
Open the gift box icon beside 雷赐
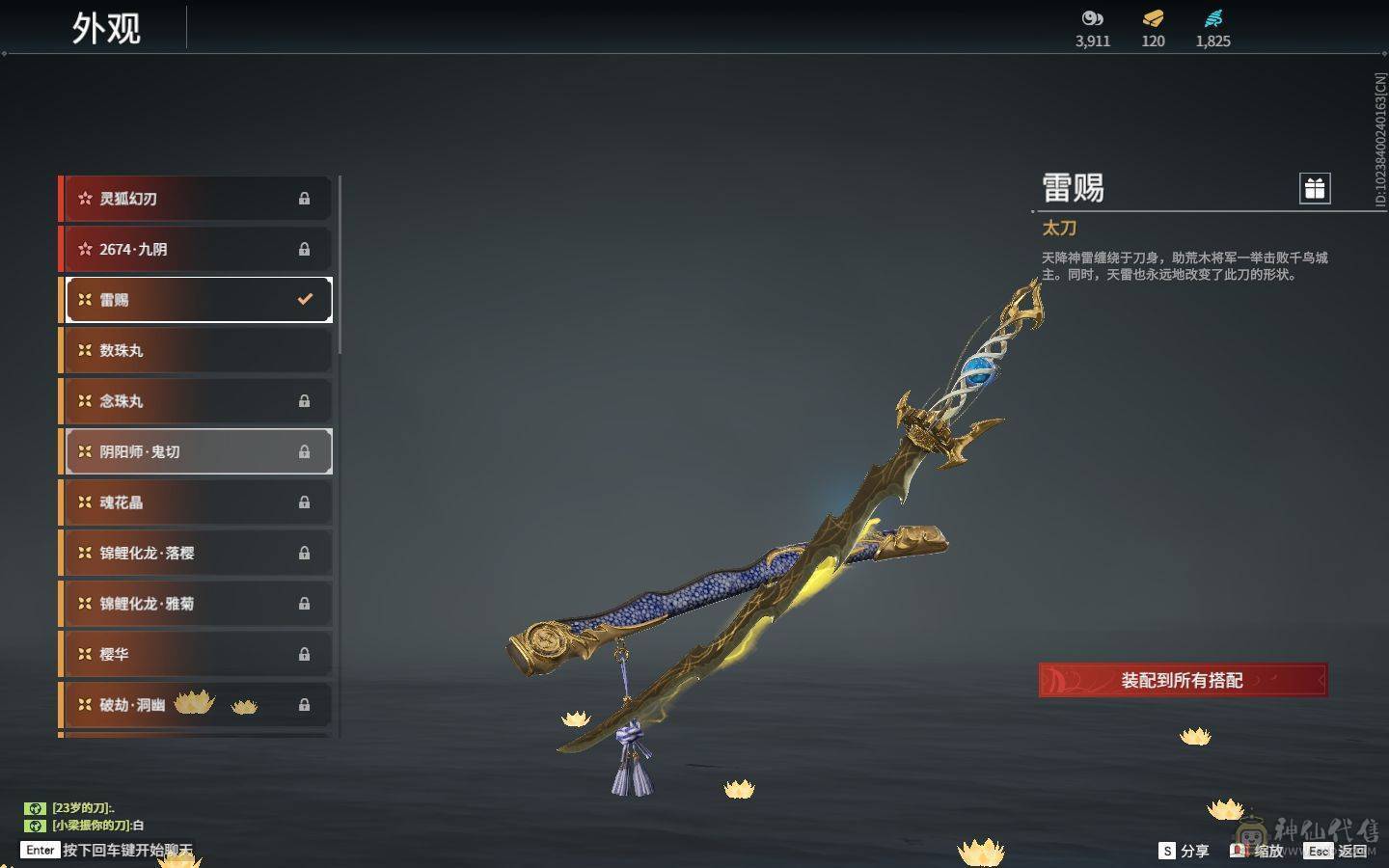[1314, 188]
